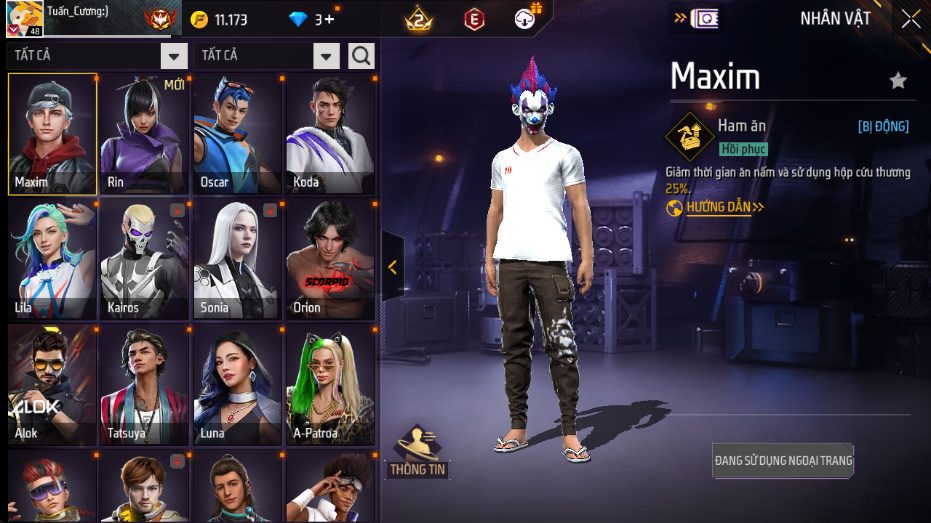Select the Maxim character card

pos(52,134)
